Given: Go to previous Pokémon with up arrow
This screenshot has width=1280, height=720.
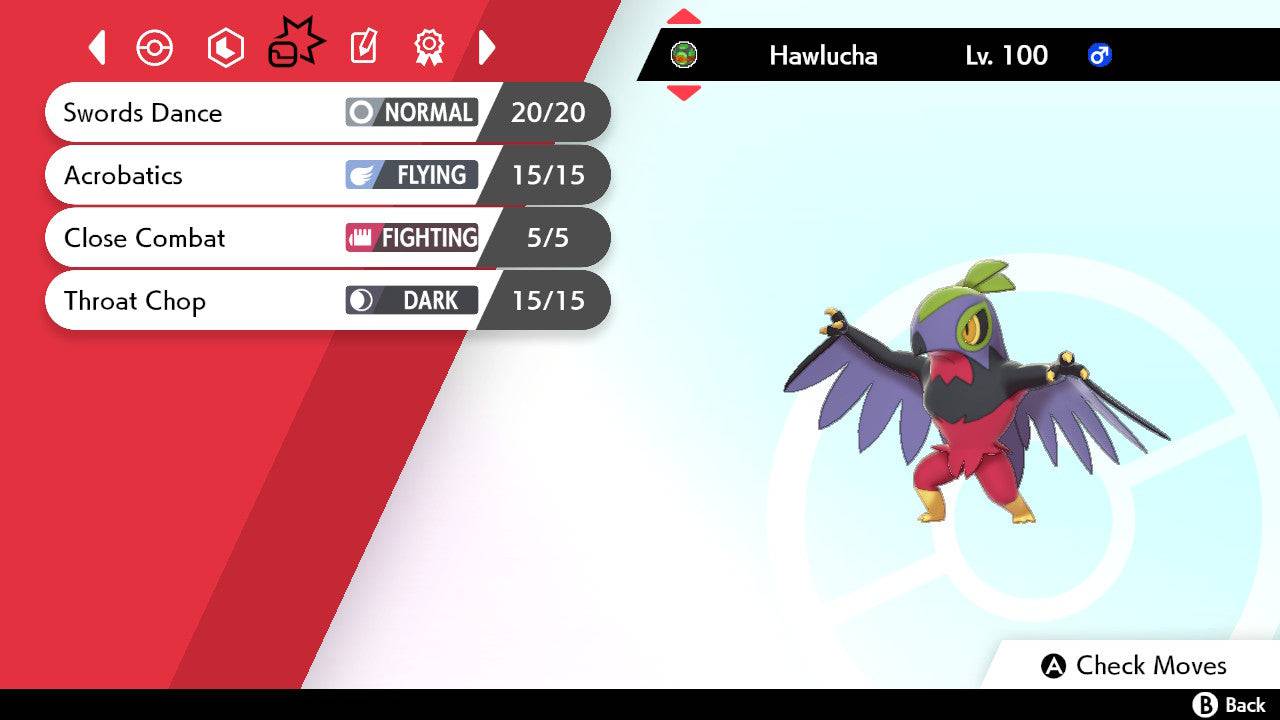Looking at the screenshot, I should pyautogui.click(x=683, y=17).
